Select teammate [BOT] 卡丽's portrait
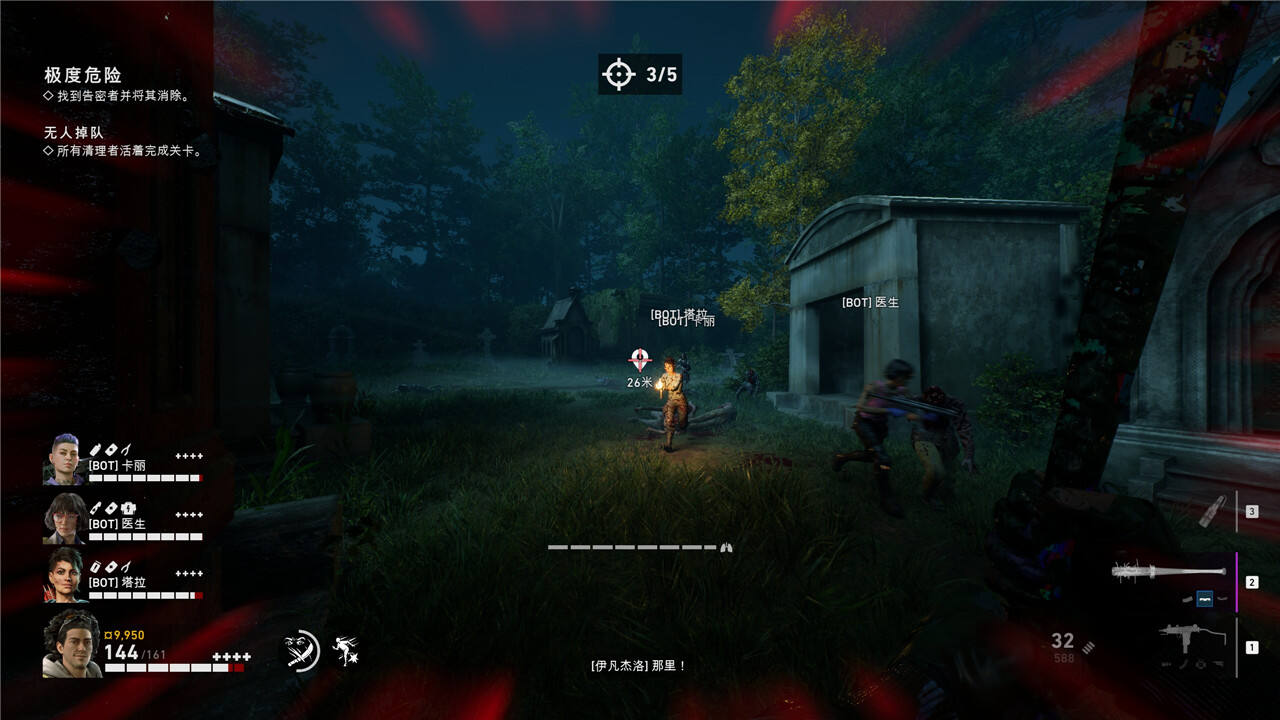 click(63, 460)
